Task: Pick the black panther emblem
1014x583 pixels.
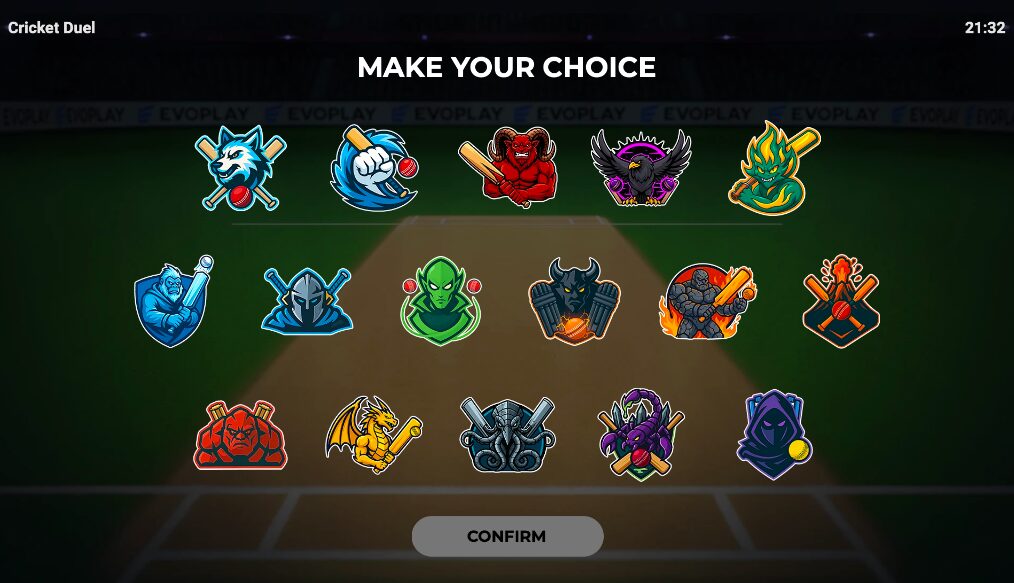Action: click(574, 300)
